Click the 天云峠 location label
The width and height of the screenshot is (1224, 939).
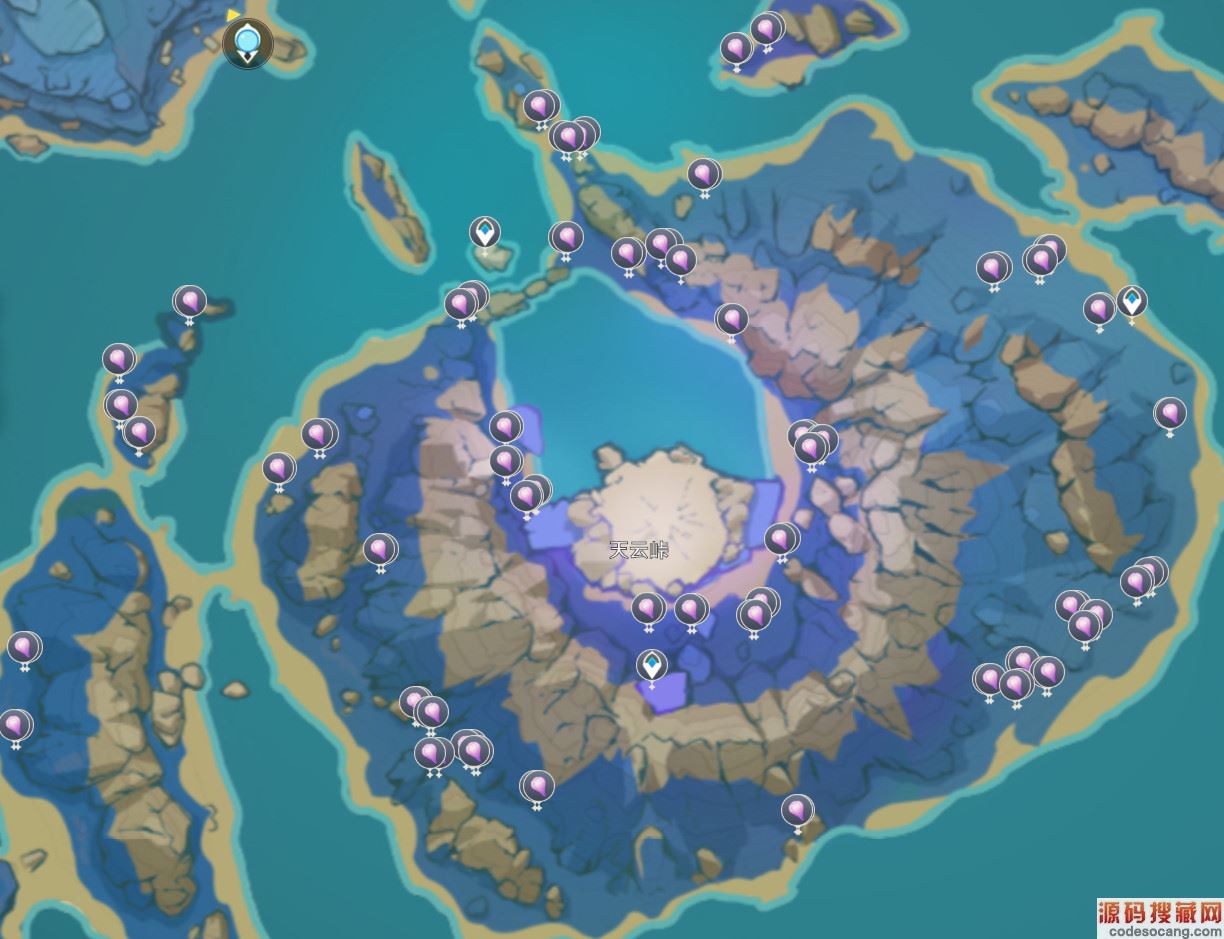(638, 549)
